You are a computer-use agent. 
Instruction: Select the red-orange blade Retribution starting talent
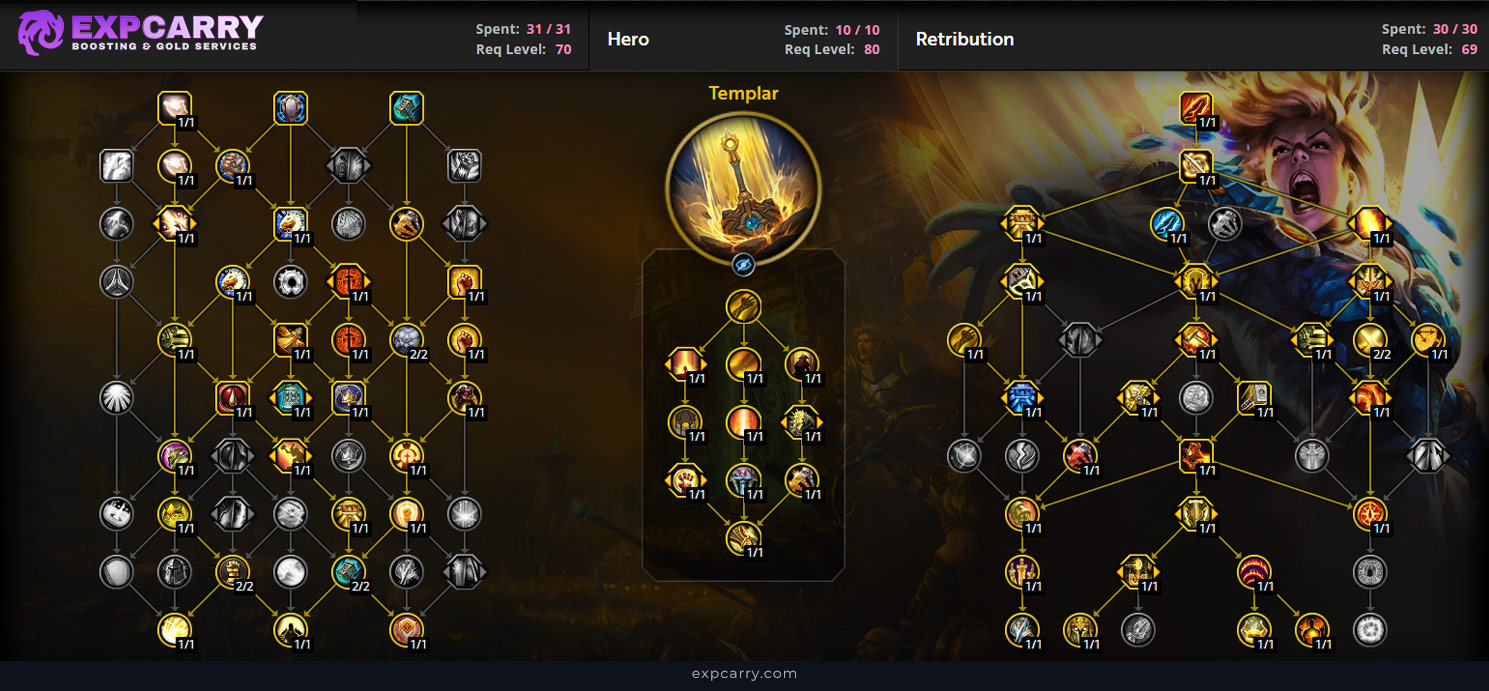[1196, 108]
